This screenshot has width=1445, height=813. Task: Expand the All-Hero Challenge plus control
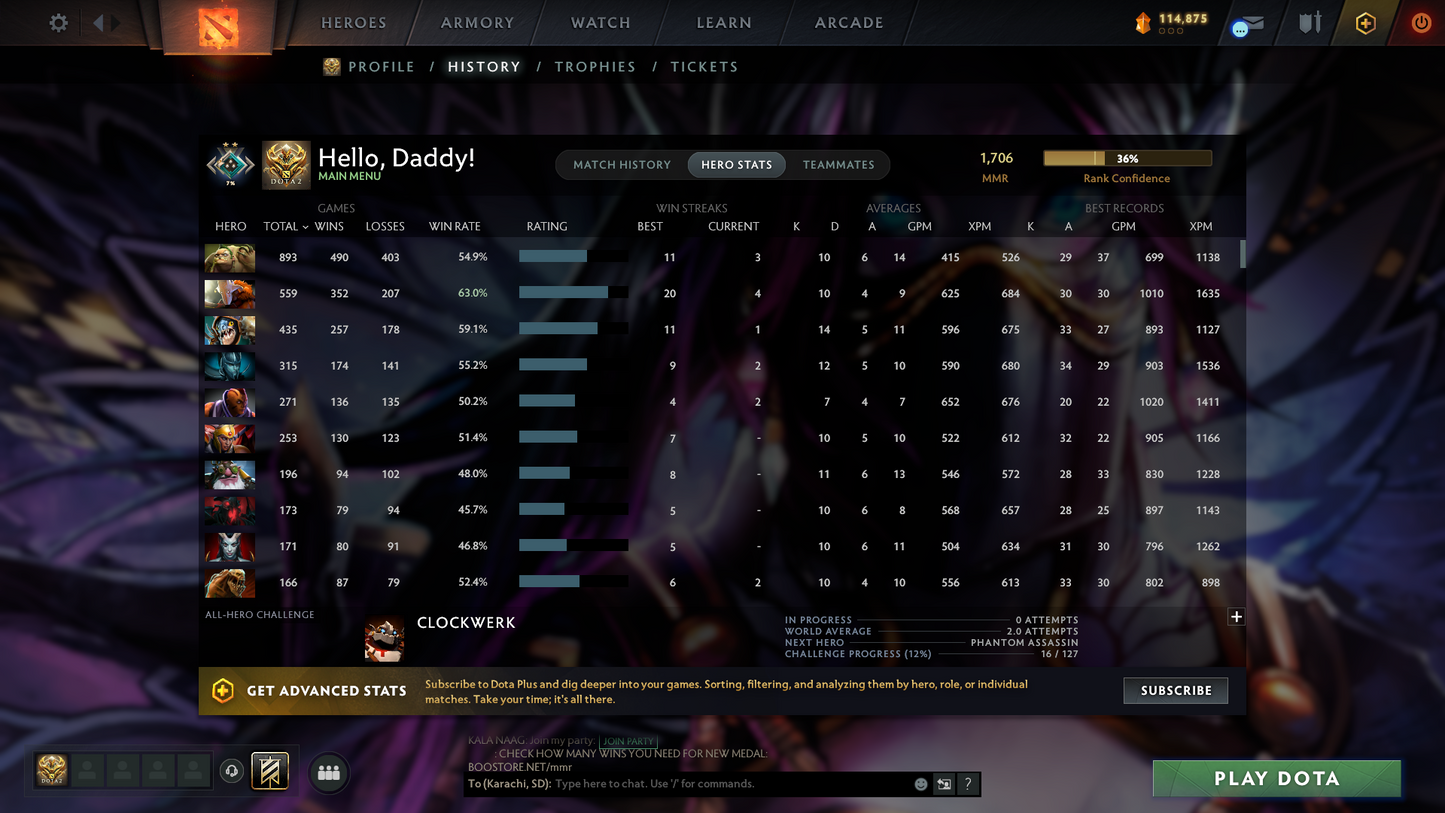1236,617
